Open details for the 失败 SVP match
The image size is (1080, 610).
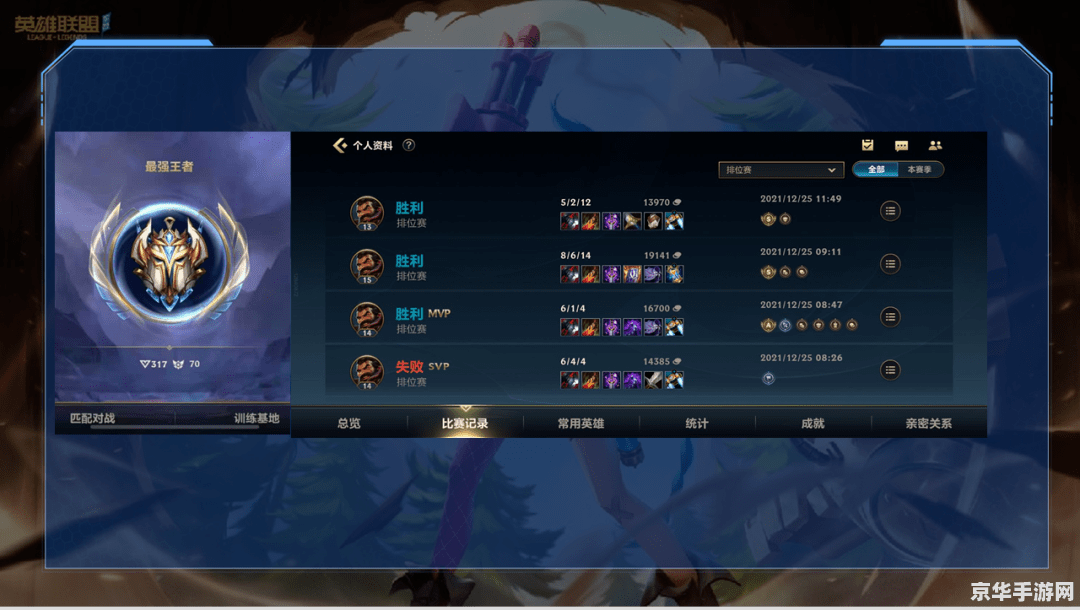coord(890,370)
